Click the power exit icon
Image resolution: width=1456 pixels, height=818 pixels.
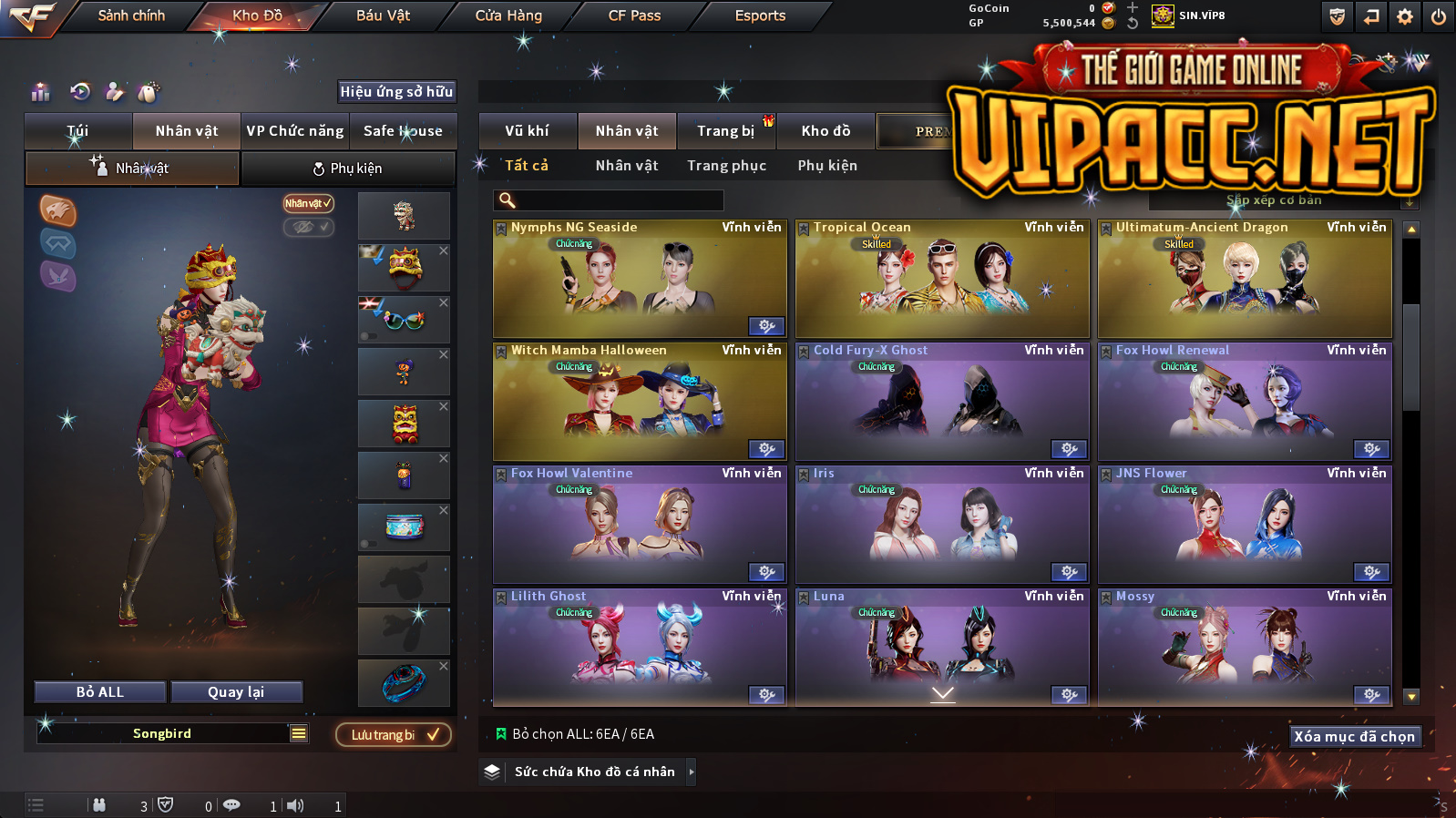(1439, 16)
